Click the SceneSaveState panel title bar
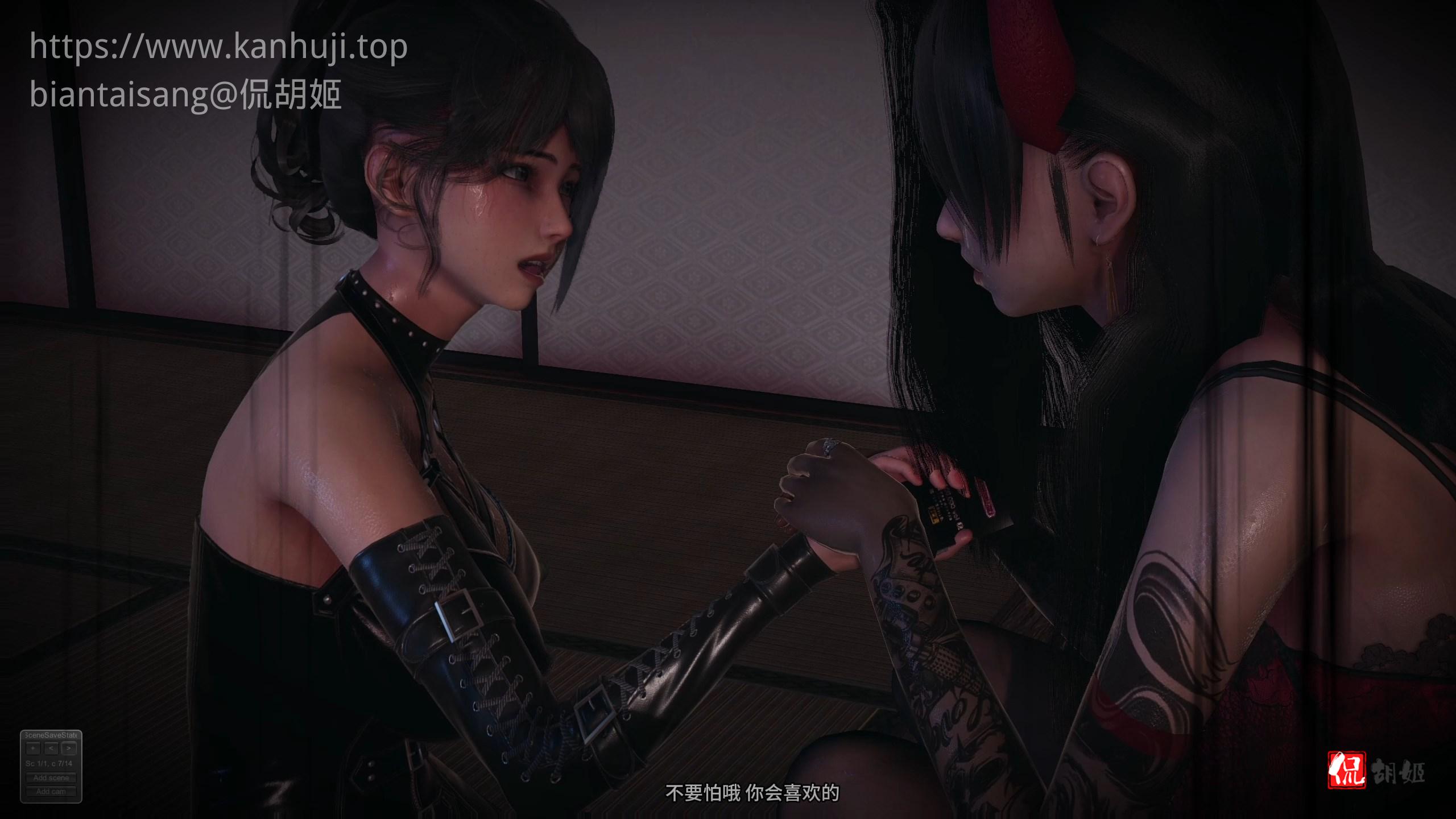The image size is (1456, 819). [51, 735]
